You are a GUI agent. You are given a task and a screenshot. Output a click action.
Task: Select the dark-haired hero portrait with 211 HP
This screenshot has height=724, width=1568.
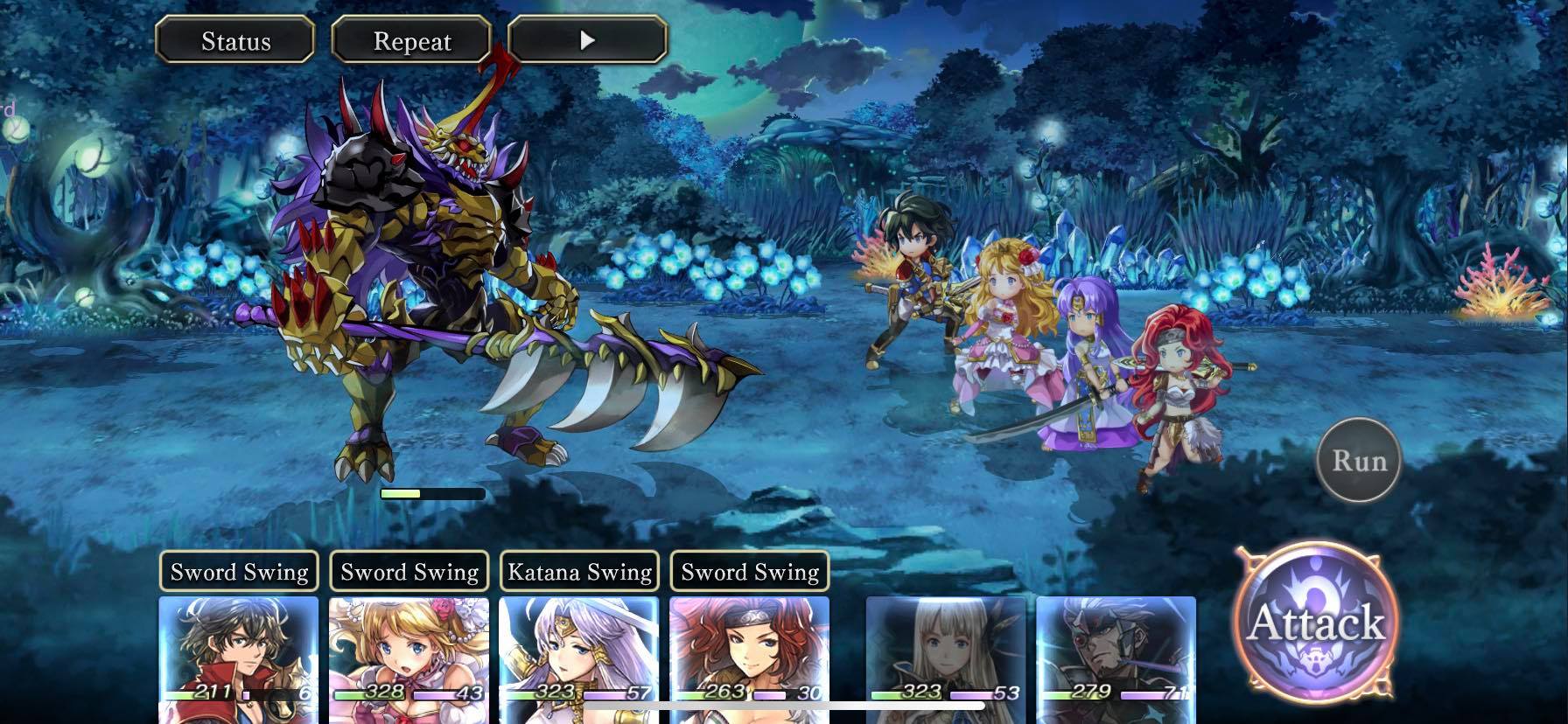[238, 651]
